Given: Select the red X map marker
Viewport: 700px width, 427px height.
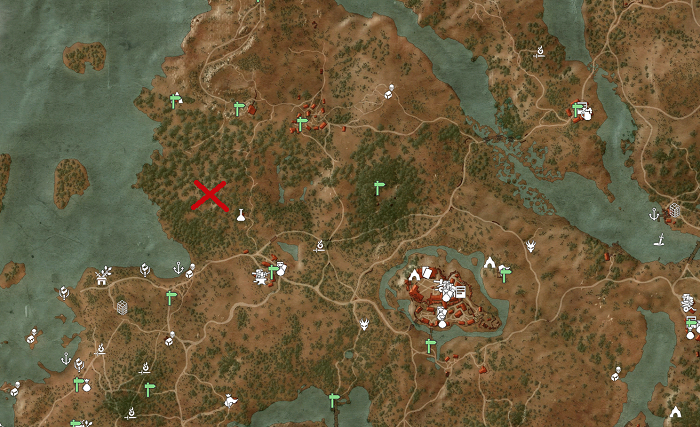Looking at the screenshot, I should coord(209,196).
